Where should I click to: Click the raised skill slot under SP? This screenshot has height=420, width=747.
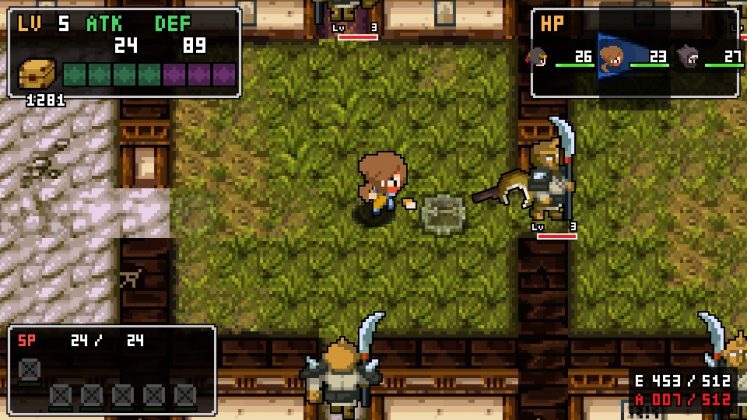30,368
